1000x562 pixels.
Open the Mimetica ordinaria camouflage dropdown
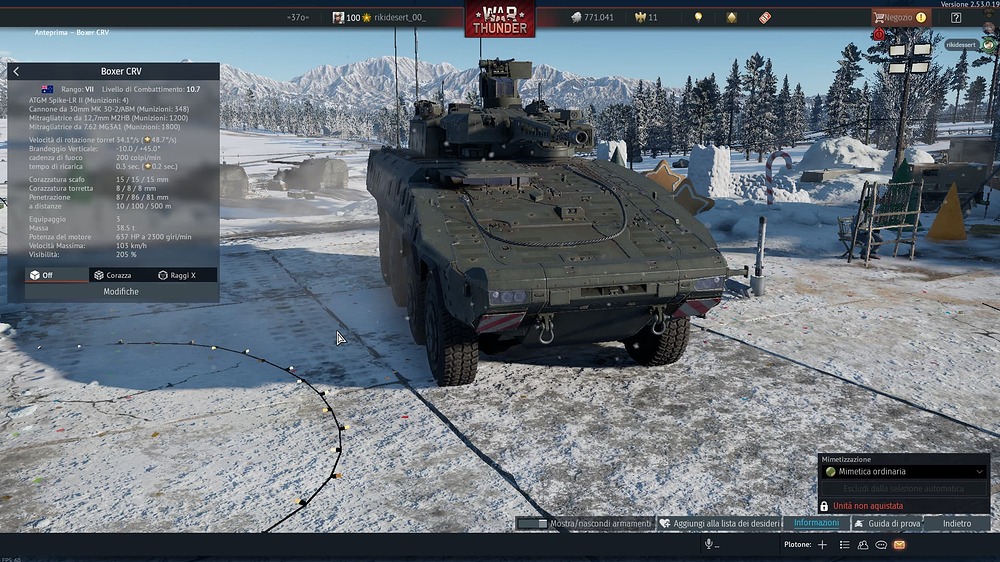click(x=904, y=471)
